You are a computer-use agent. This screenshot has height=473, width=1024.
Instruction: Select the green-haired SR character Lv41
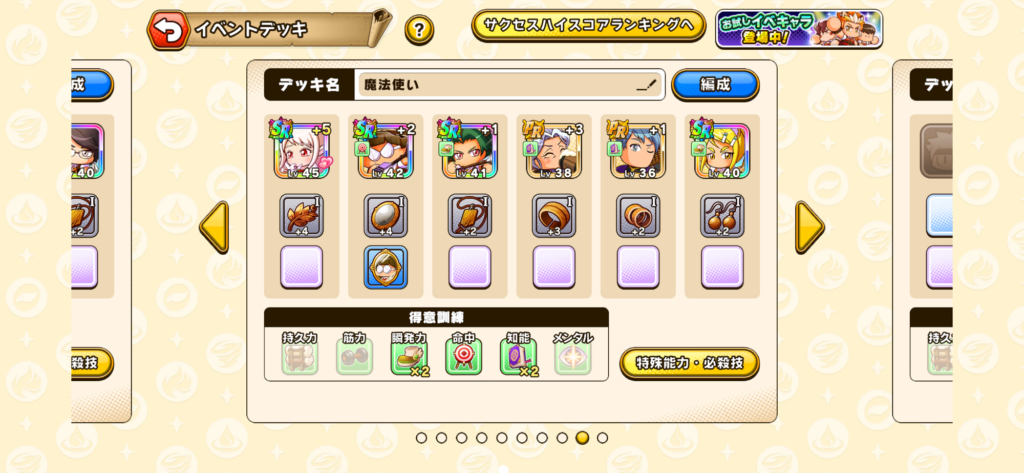469,151
